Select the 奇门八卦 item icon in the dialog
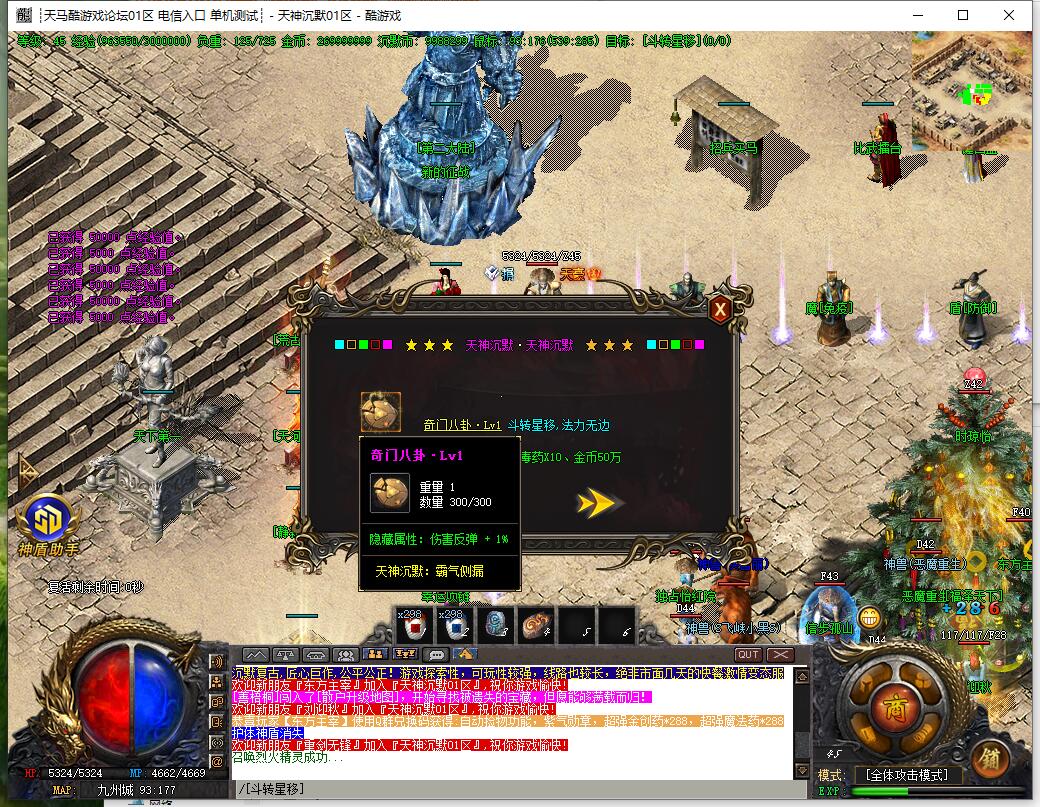Screen dimensions: 1040x807 [380, 412]
